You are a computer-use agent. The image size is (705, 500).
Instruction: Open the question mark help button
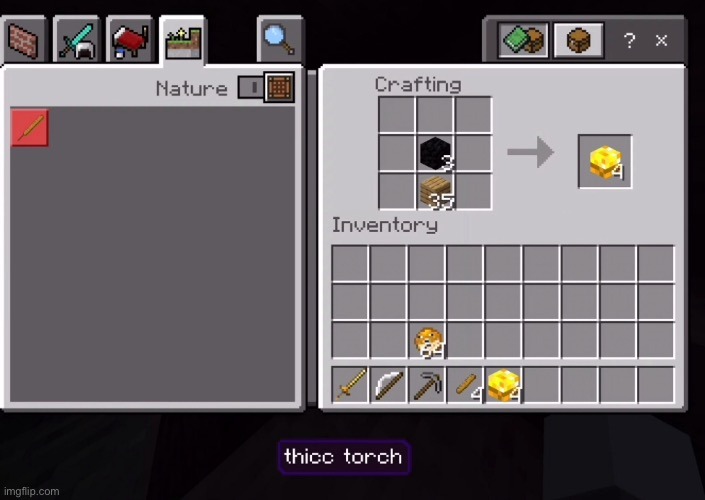point(629,41)
